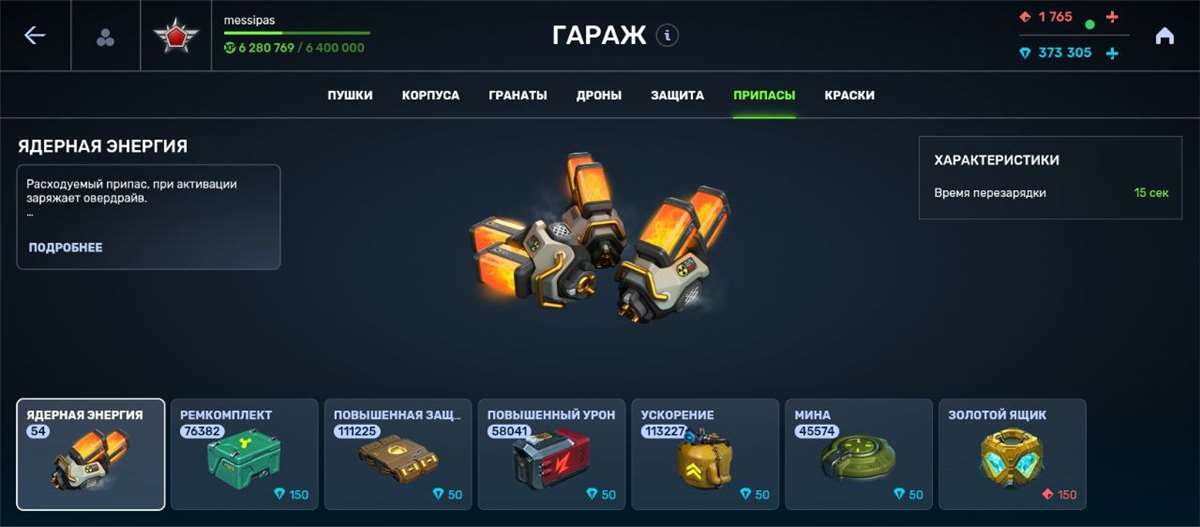
Task: Switch to the Пушки tab
Action: (350, 96)
